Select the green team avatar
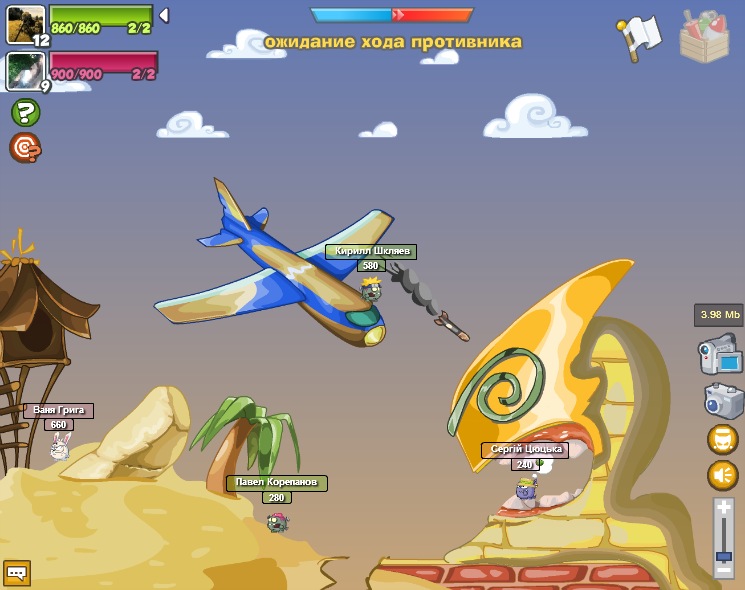The height and width of the screenshot is (590, 745). (25, 24)
